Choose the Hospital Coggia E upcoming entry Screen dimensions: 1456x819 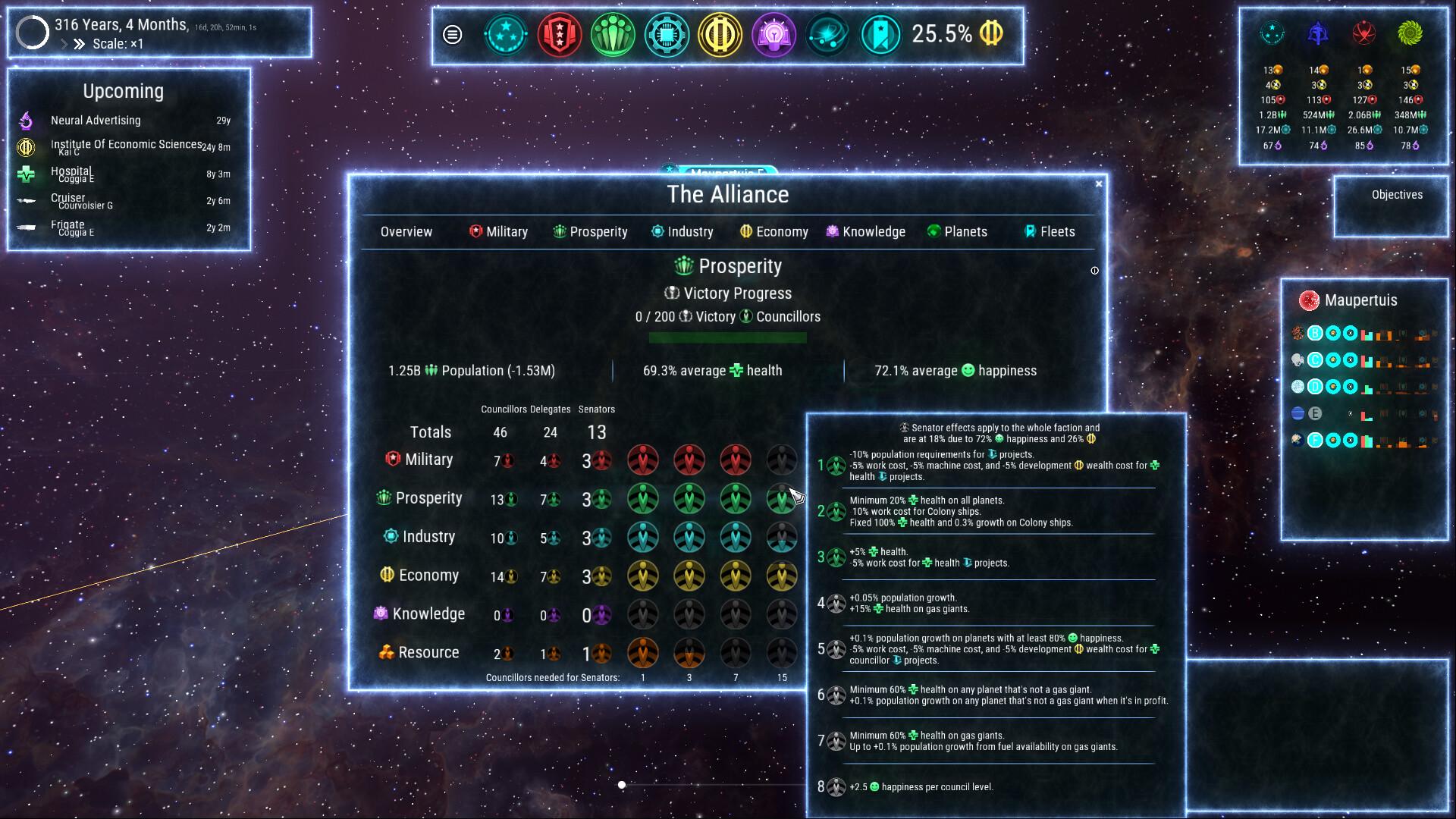tap(72, 174)
